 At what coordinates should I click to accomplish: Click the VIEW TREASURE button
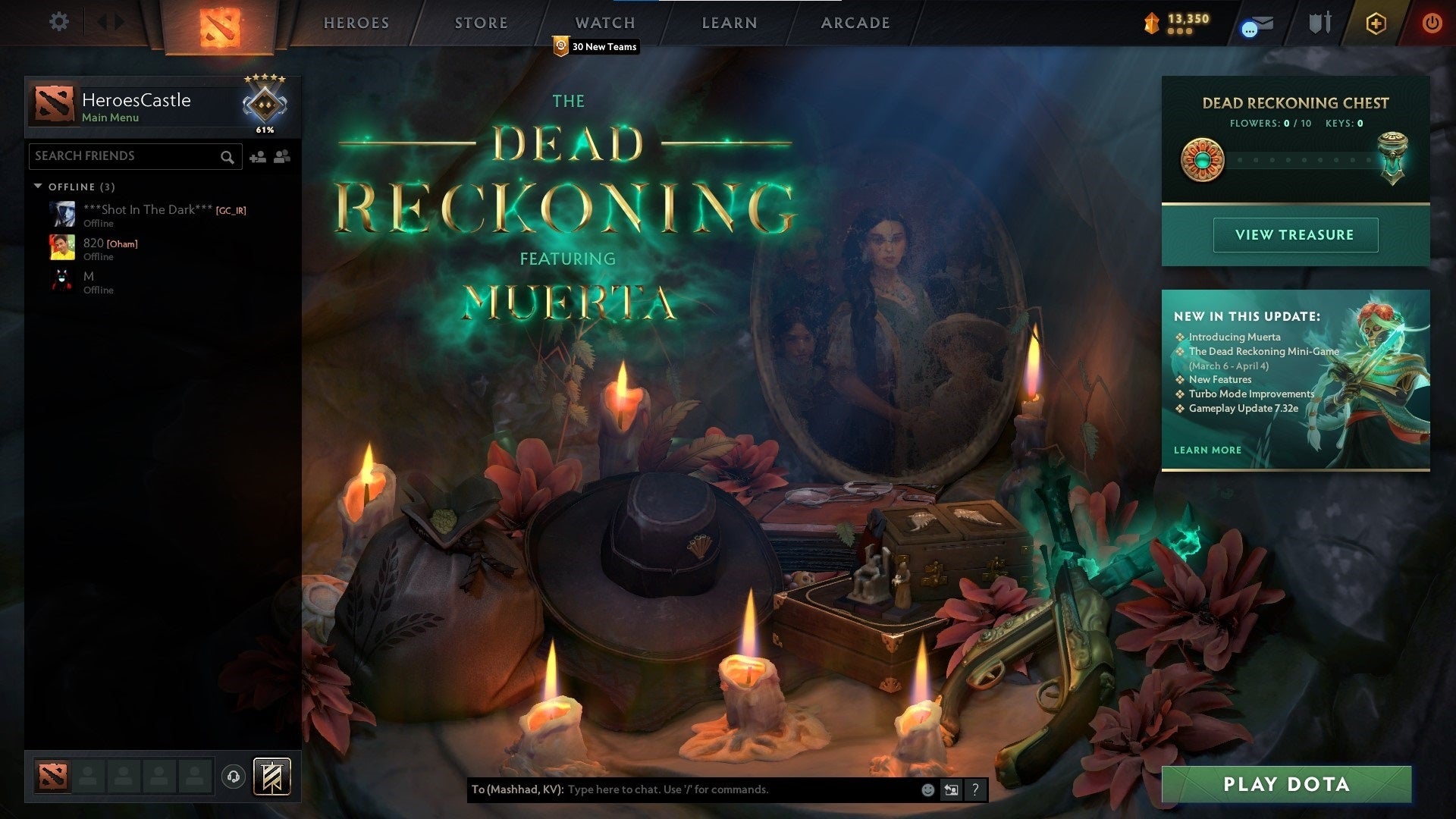(1295, 235)
